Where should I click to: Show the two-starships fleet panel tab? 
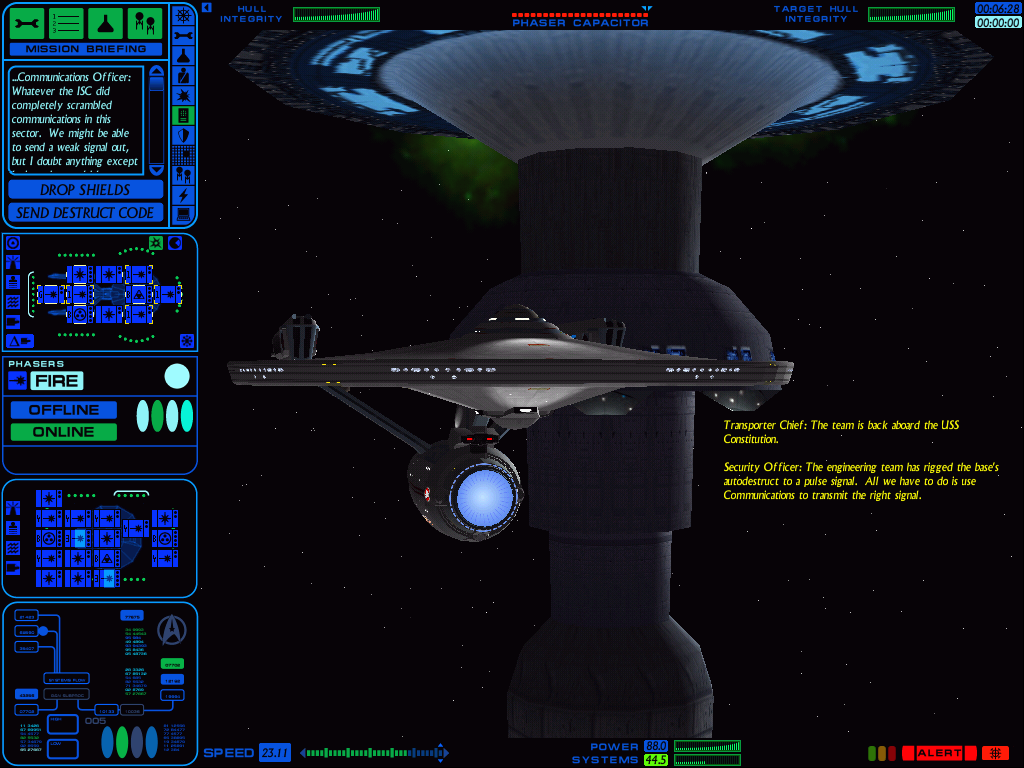click(144, 22)
